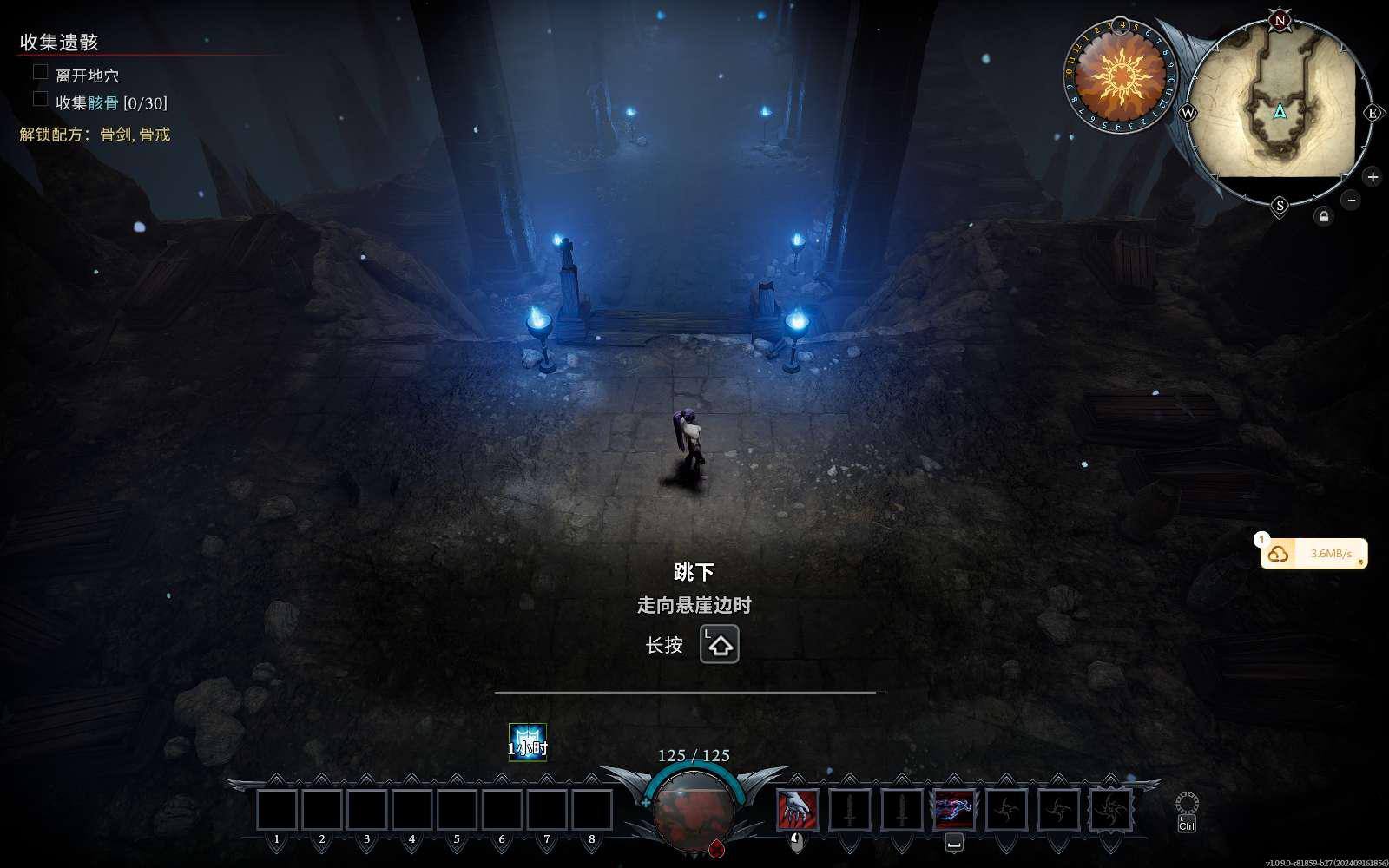The height and width of the screenshot is (868, 1389).
Task: Activate the clawed hand primary attack
Action: pyautogui.click(x=797, y=809)
